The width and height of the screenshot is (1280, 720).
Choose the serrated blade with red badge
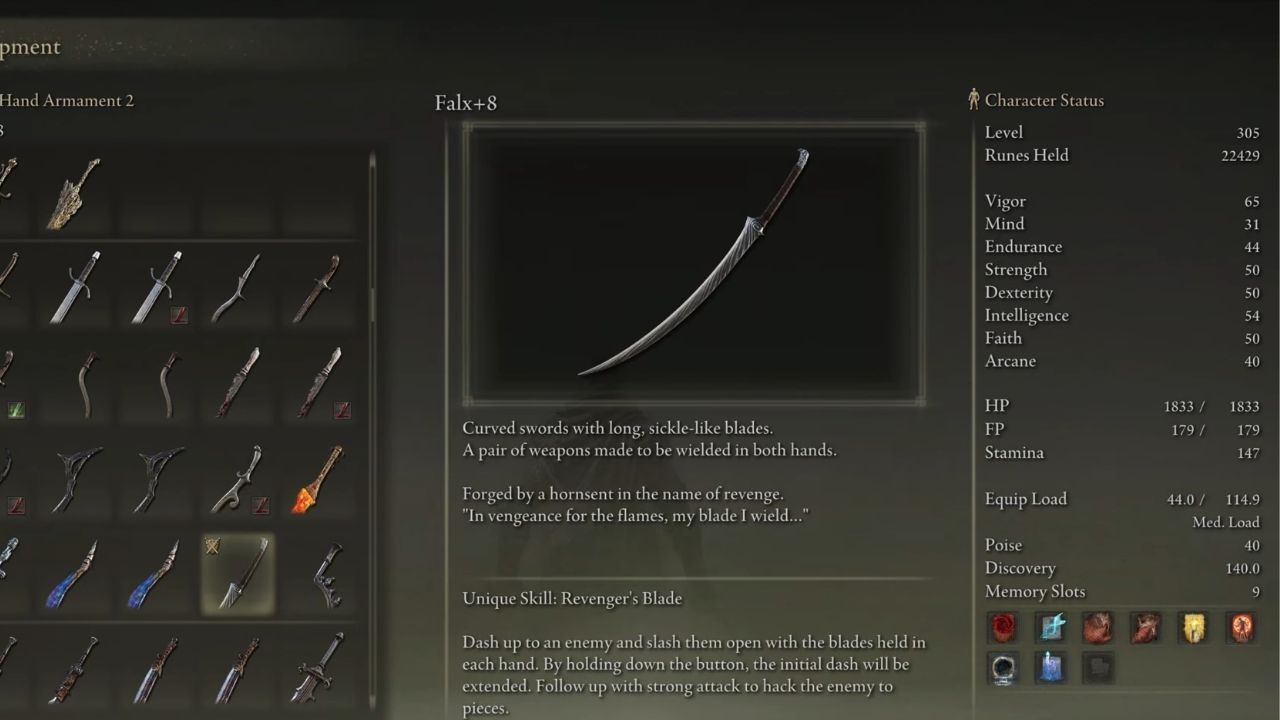[x=319, y=384]
